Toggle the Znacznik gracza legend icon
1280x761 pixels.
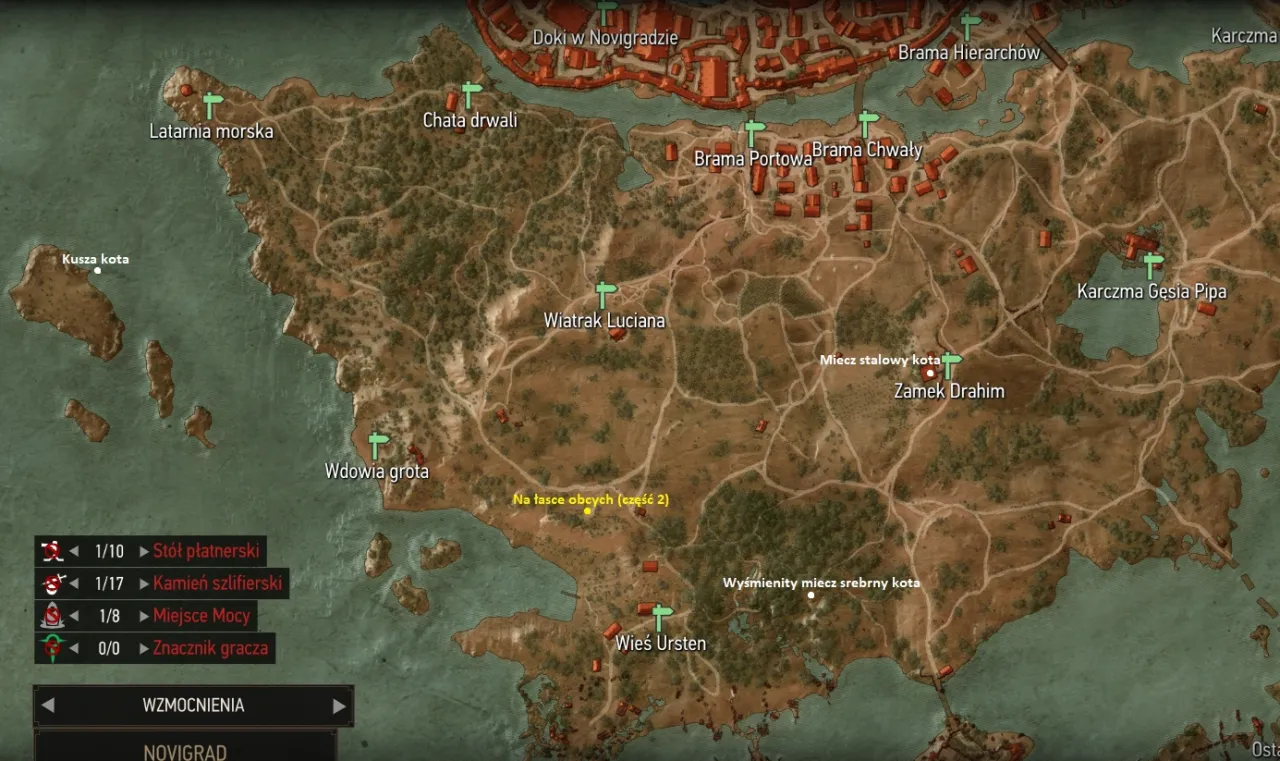click(52, 648)
